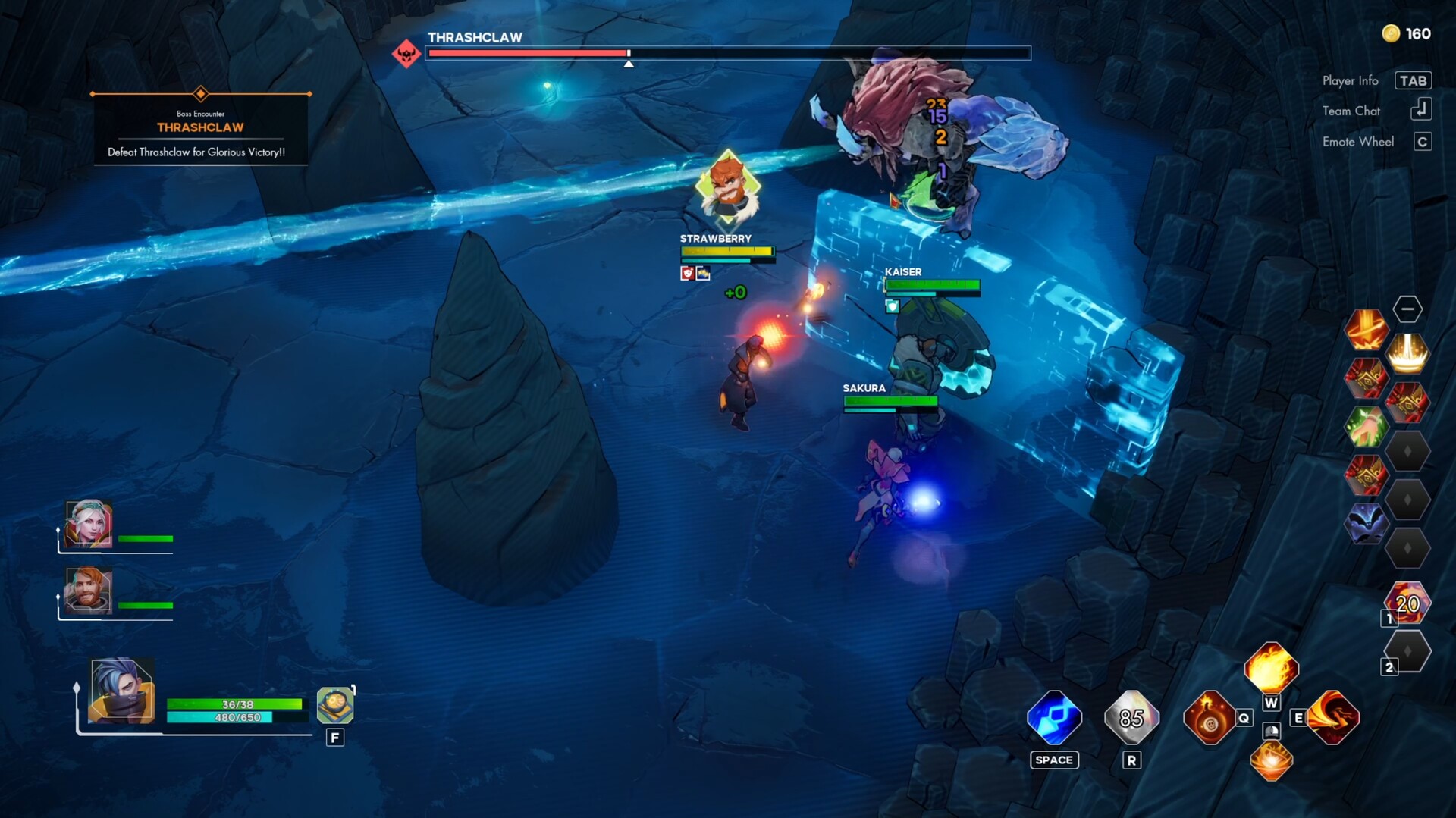Collapse the buffs panel with the minus hexagon
The height and width of the screenshot is (818, 1456).
coord(1408,309)
